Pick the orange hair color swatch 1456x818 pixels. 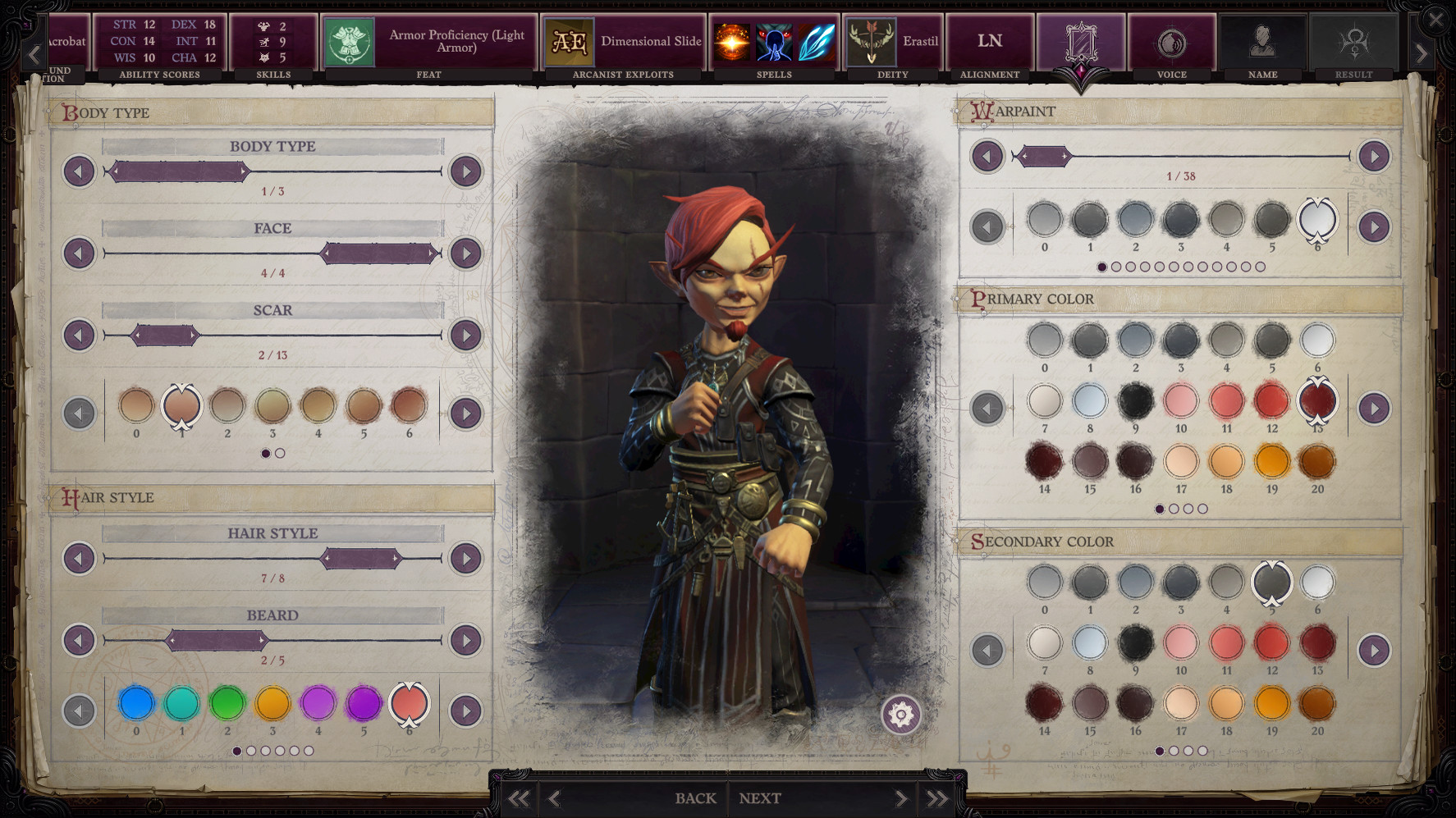pos(272,703)
